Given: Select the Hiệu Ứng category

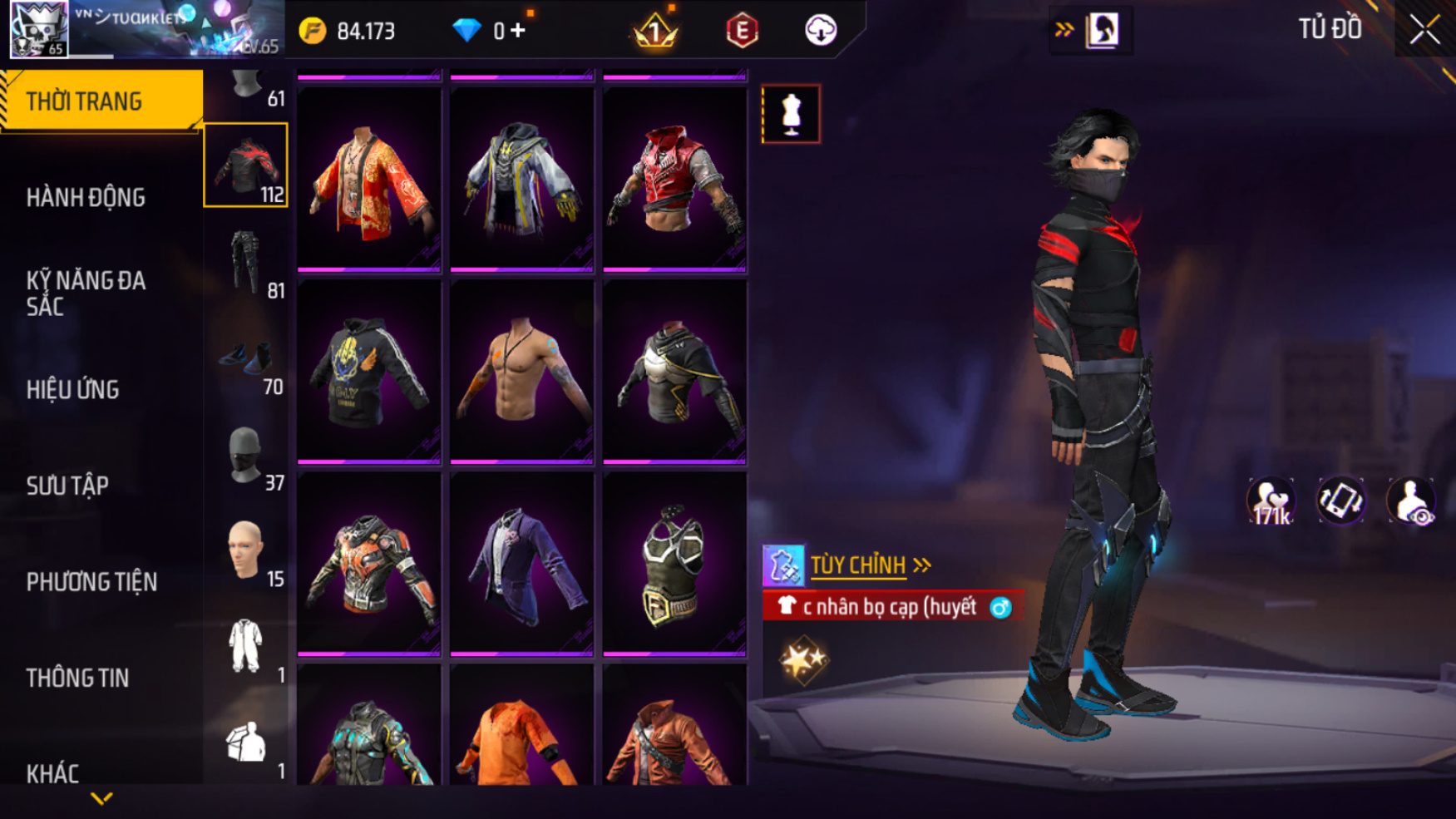Looking at the screenshot, I should click(73, 389).
